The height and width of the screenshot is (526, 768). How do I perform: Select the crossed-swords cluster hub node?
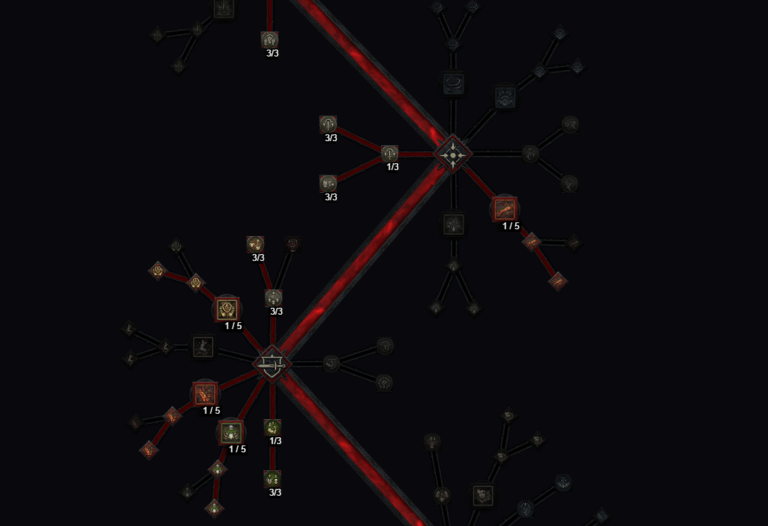pyautogui.click(x=271, y=364)
